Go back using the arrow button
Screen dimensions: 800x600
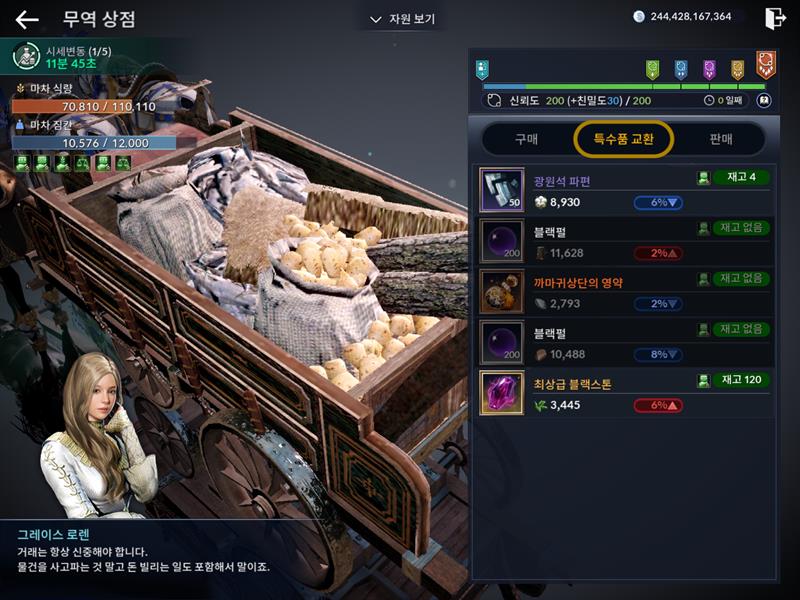27,19
